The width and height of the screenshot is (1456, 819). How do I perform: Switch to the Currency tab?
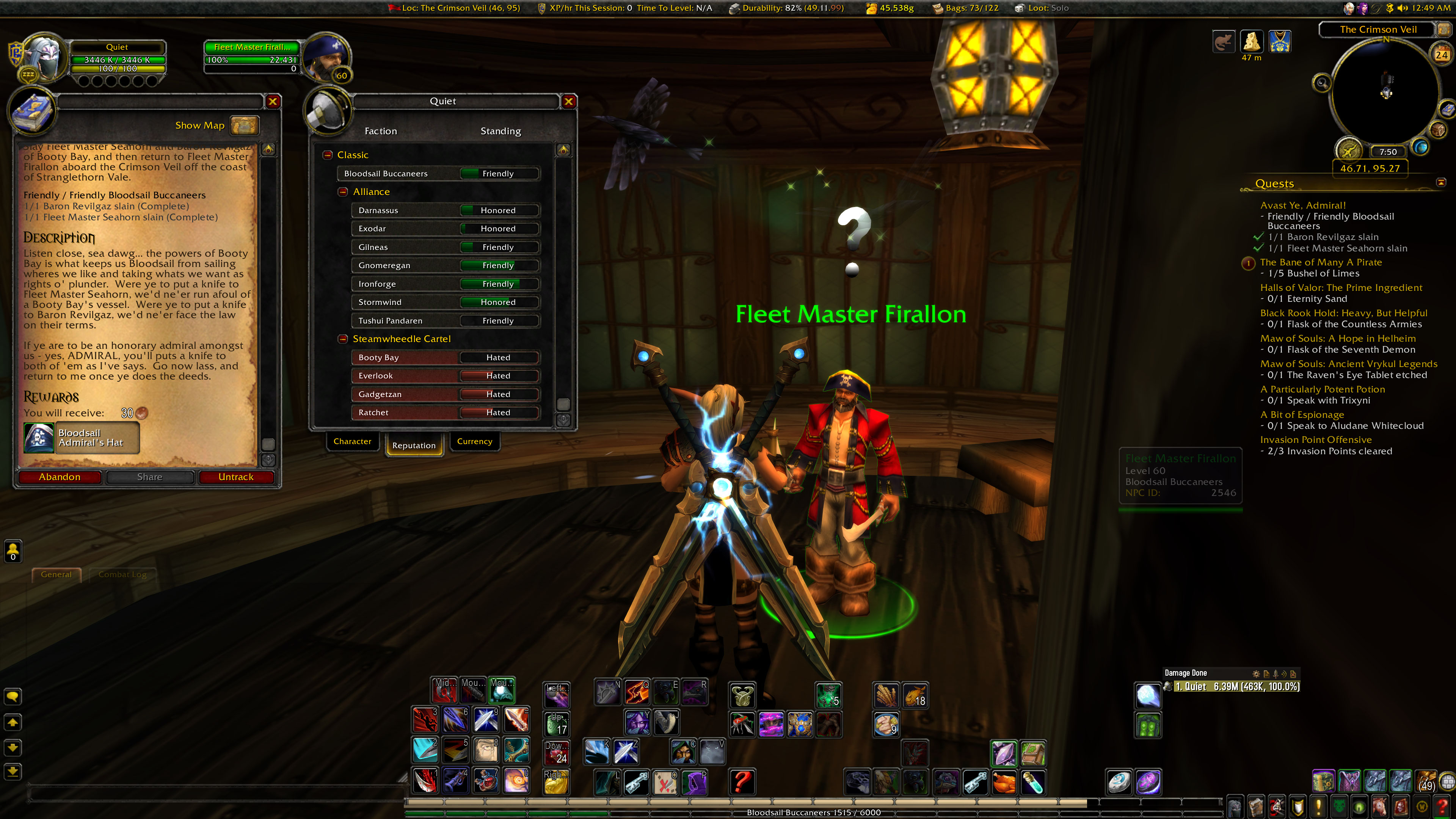pos(474,441)
